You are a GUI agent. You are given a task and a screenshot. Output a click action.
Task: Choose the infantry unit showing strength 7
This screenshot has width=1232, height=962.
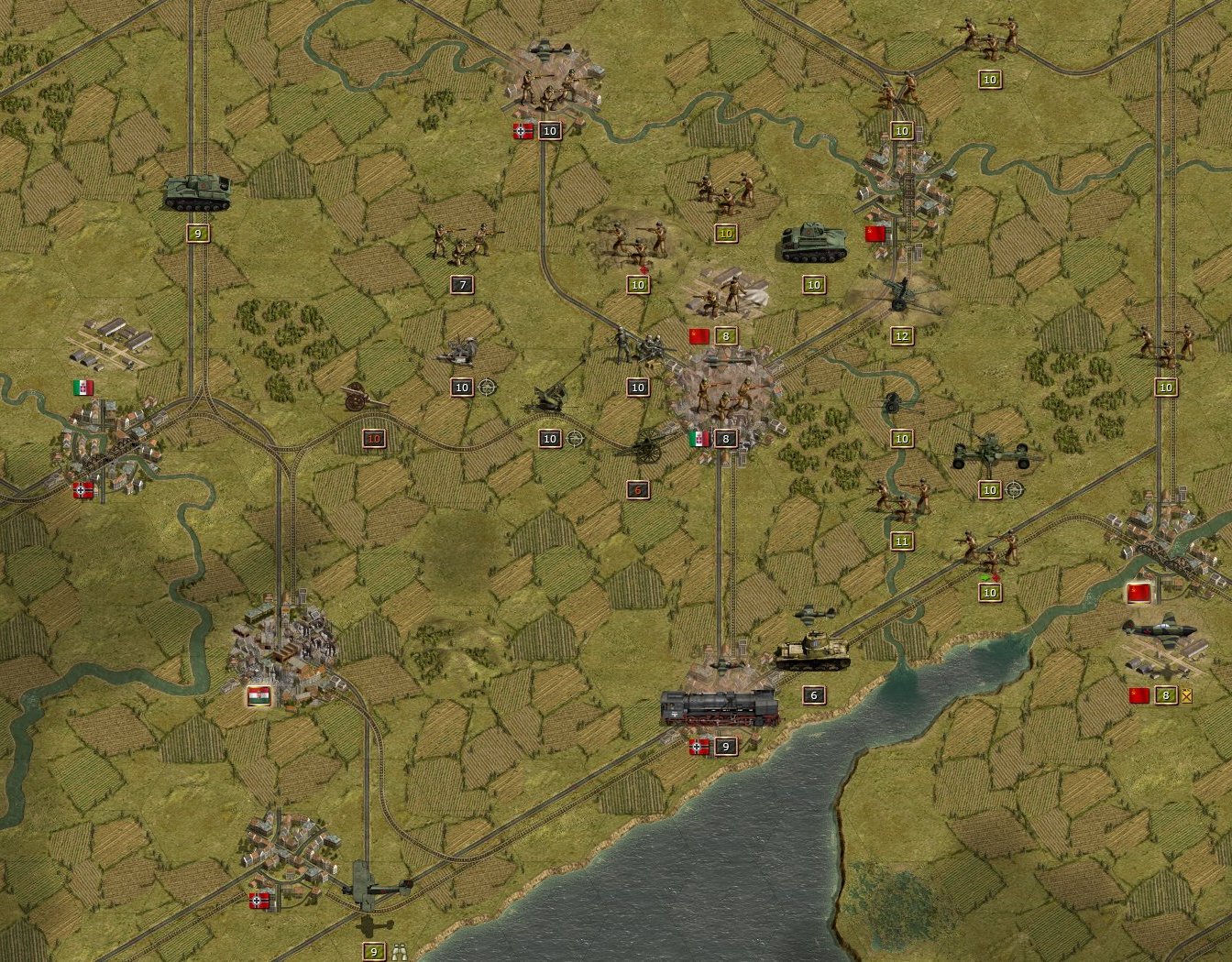(462, 242)
